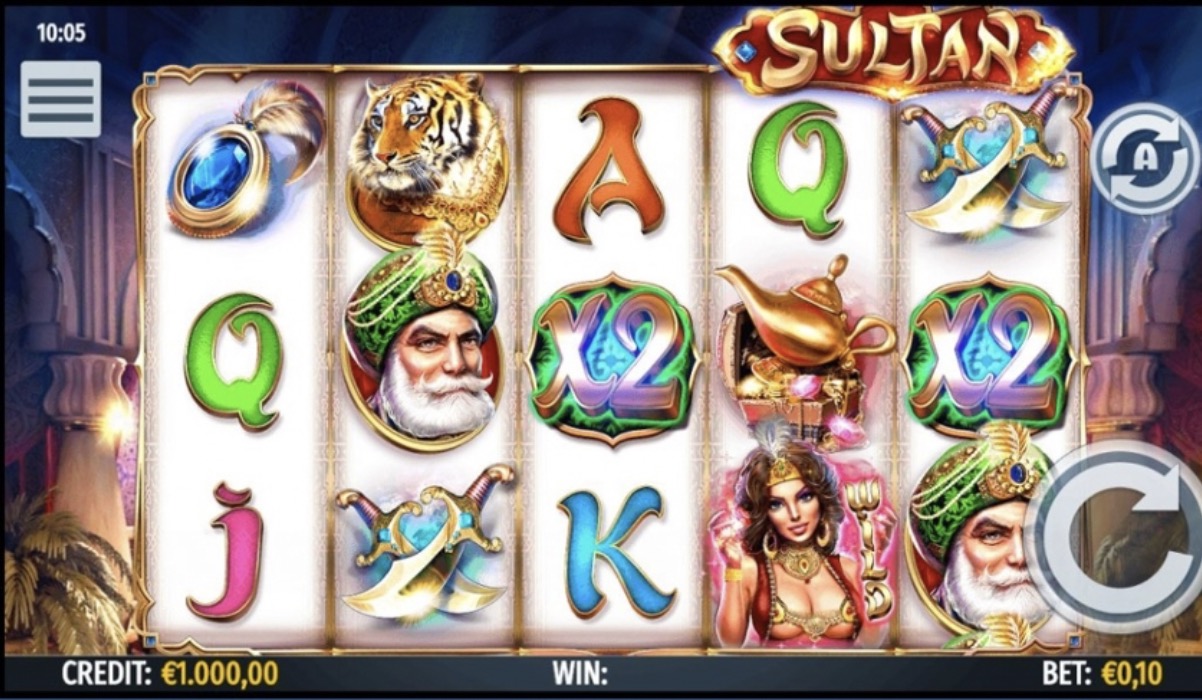The width and height of the screenshot is (1202, 700).
Task: Open the hamburger menu
Action: click(x=60, y=99)
